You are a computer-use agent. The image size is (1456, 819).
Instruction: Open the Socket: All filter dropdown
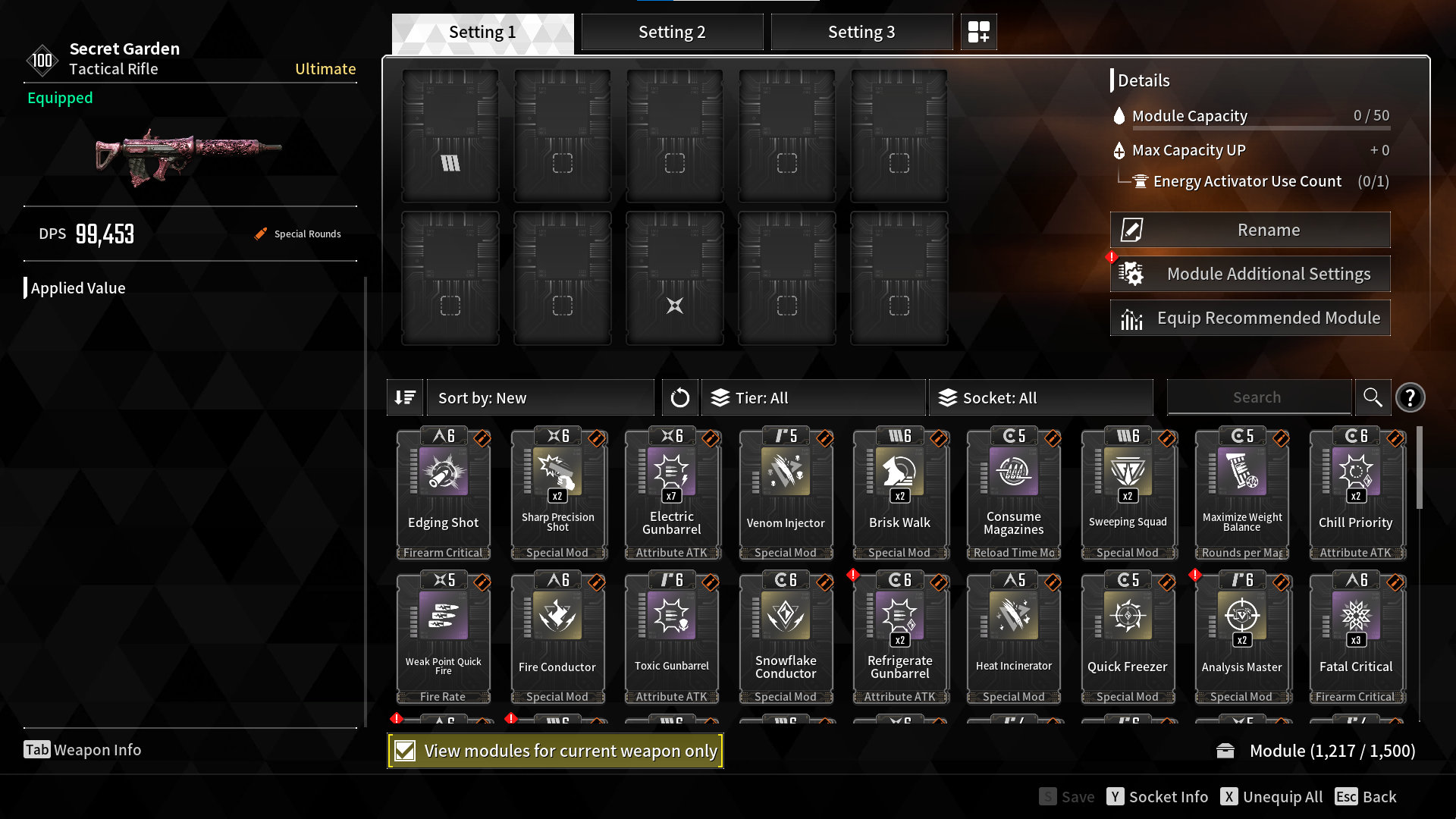[1041, 397]
